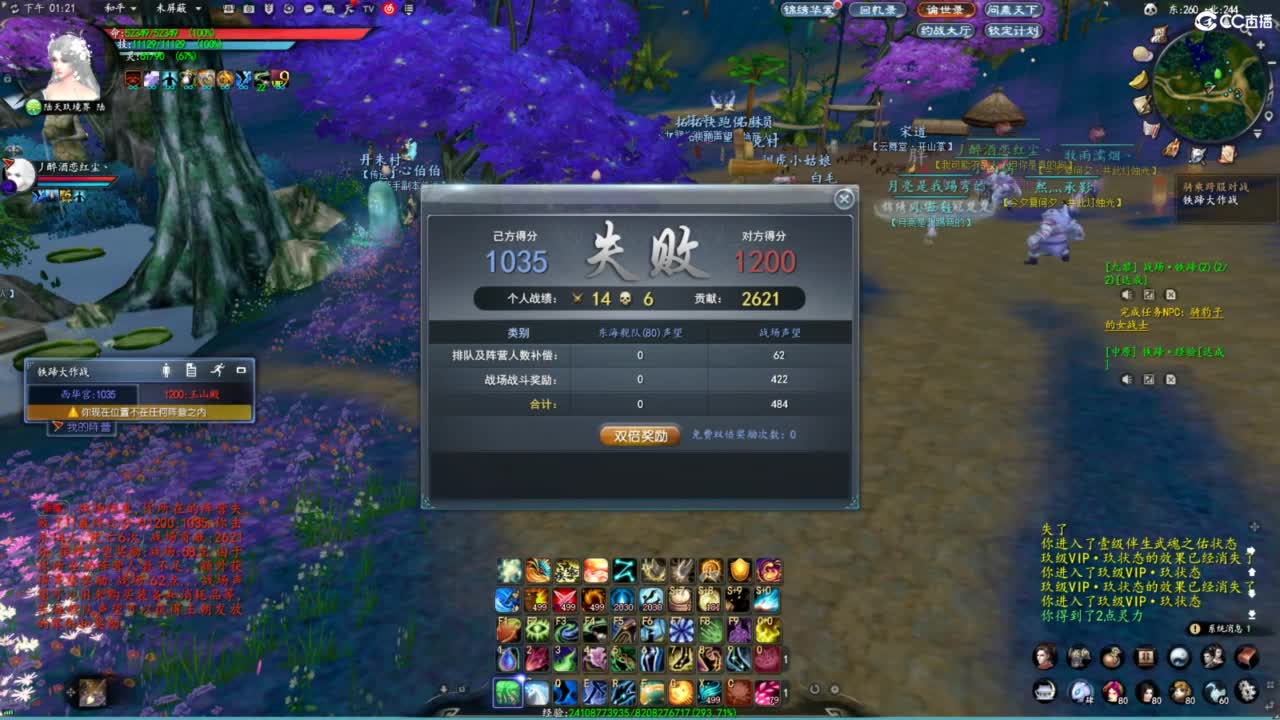This screenshot has height=720, width=1280.
Task: Mute the speaker icon beside the 九郡 message
Action: [x=1127, y=295]
